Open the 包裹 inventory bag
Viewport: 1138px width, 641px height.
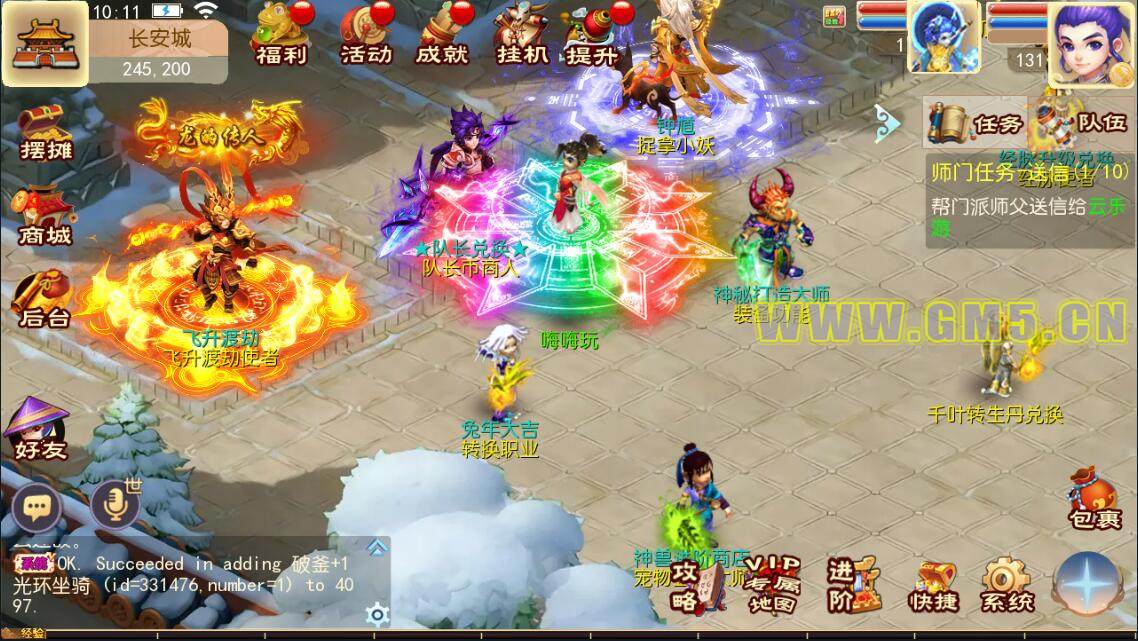[x=1093, y=498]
